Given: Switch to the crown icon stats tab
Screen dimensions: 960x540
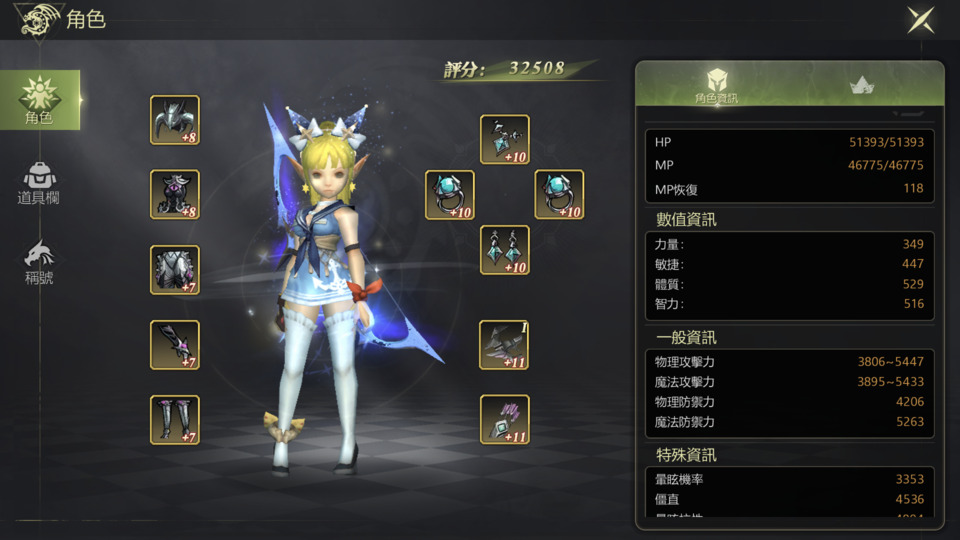Looking at the screenshot, I should click(861, 86).
